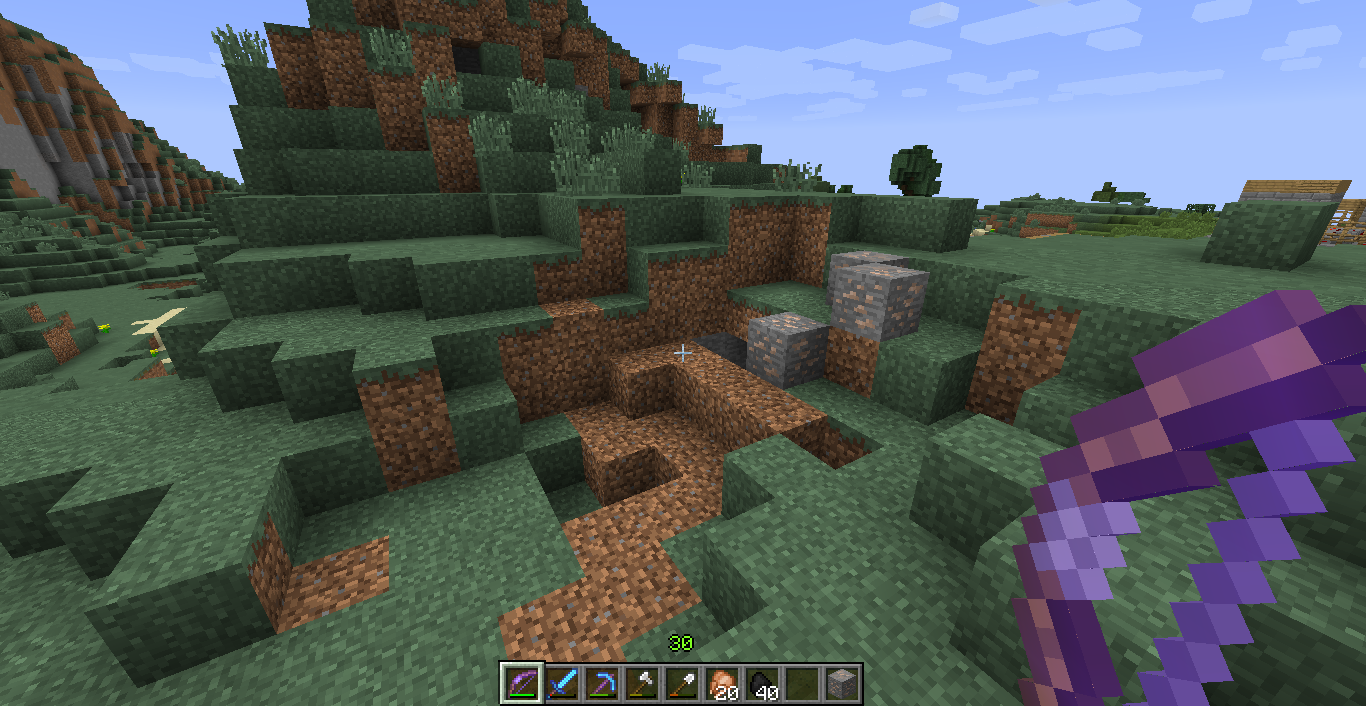Image resolution: width=1366 pixels, height=706 pixels.
Task: Choose the diamond pickaxe slot
Action: coord(601,684)
